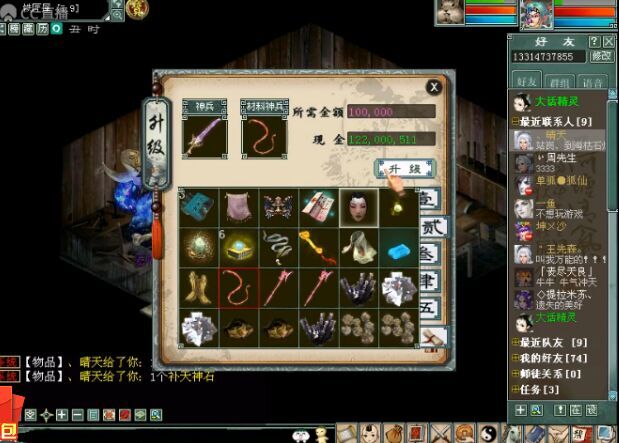The height and width of the screenshot is (443, 619).
Task: Switch to inventory page 伍
Action: click(429, 308)
